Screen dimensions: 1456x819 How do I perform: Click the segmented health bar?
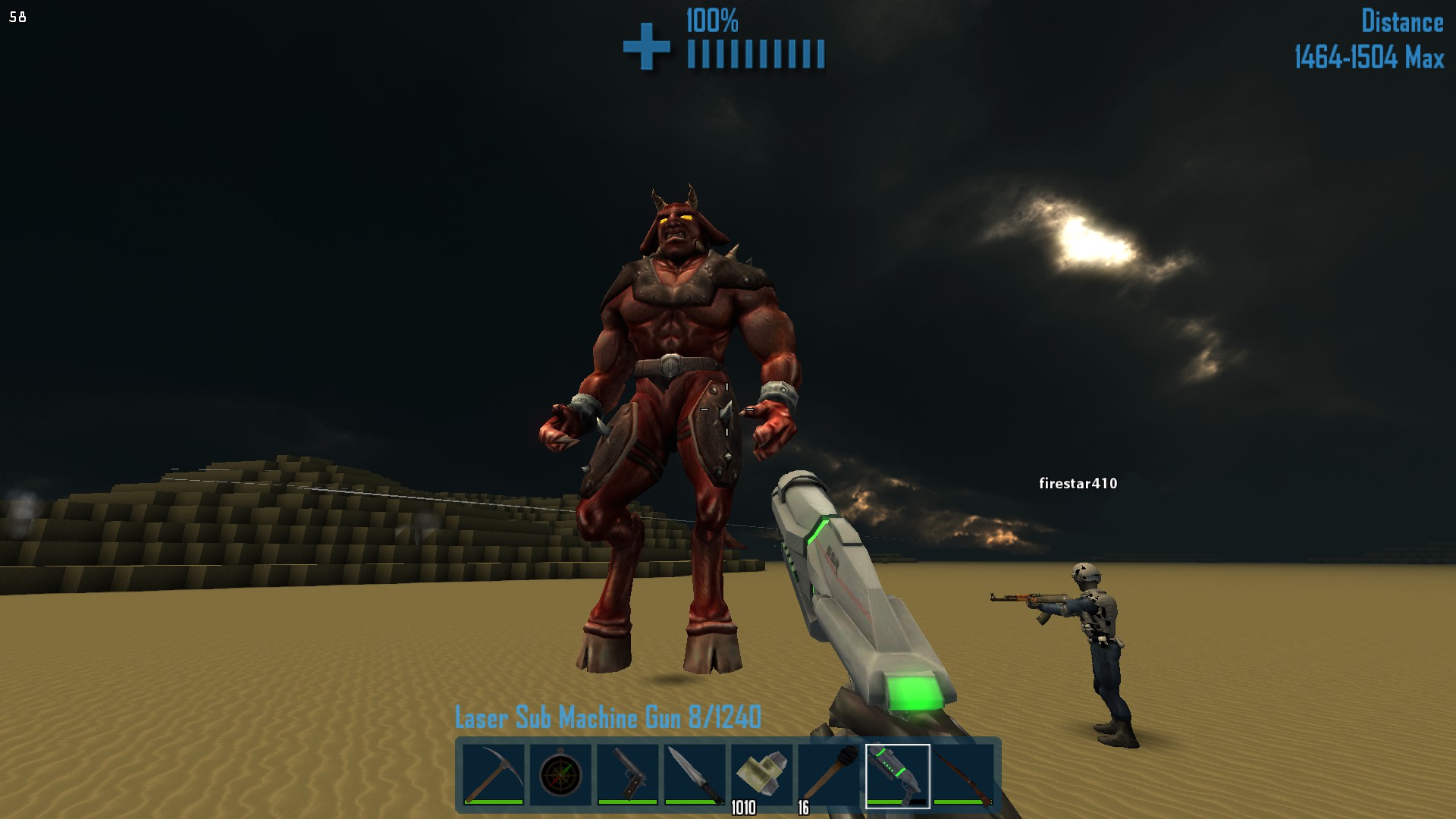point(755,52)
